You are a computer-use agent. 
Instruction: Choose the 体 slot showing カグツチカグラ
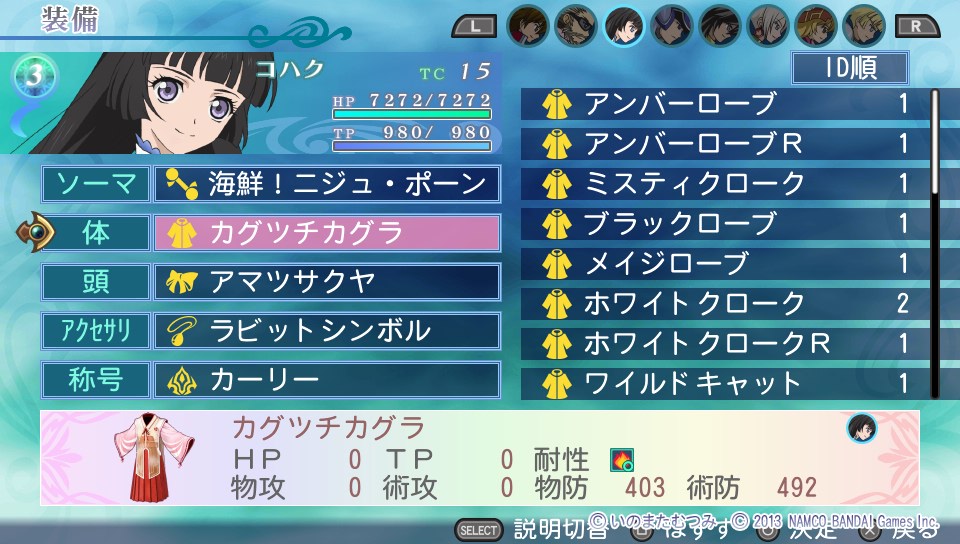coord(326,233)
